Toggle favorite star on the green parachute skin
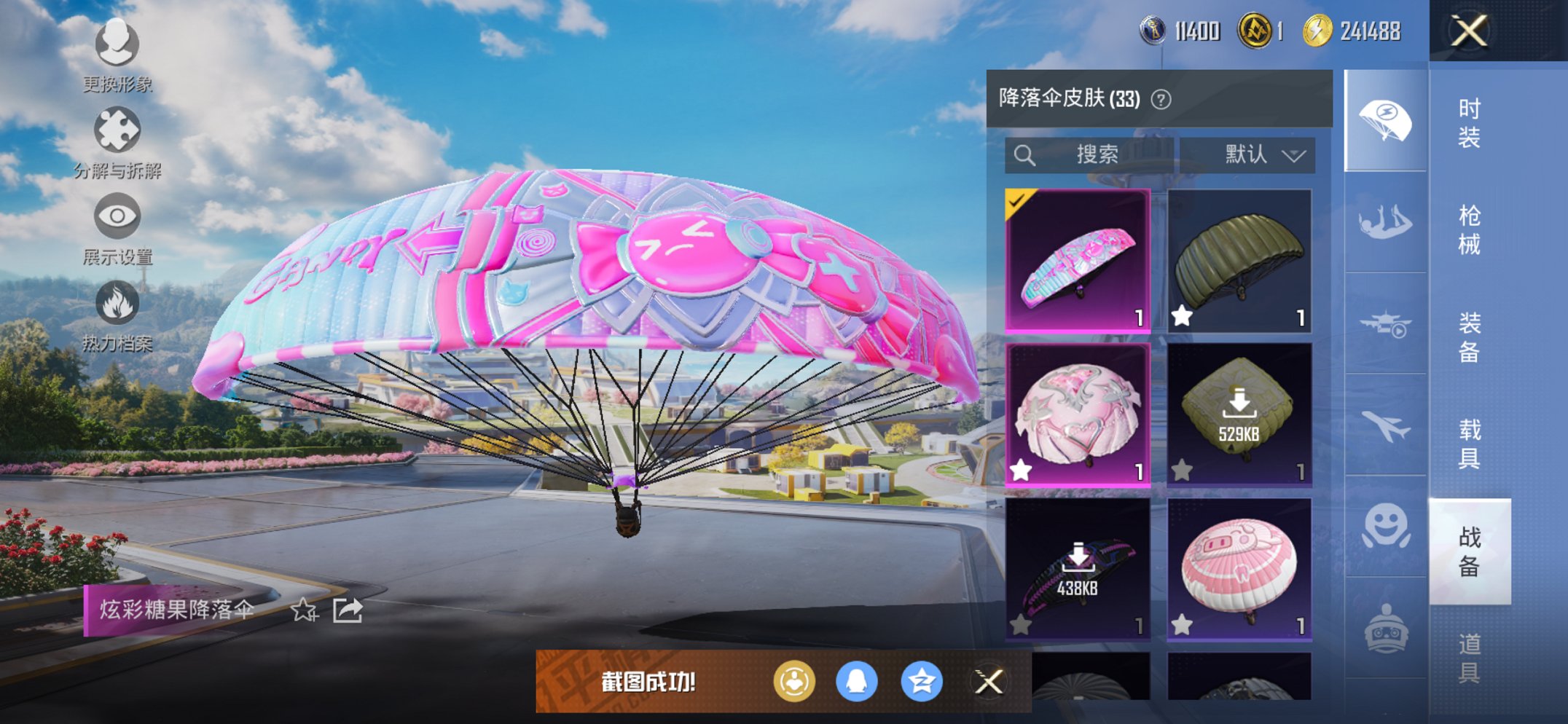 1182,315
